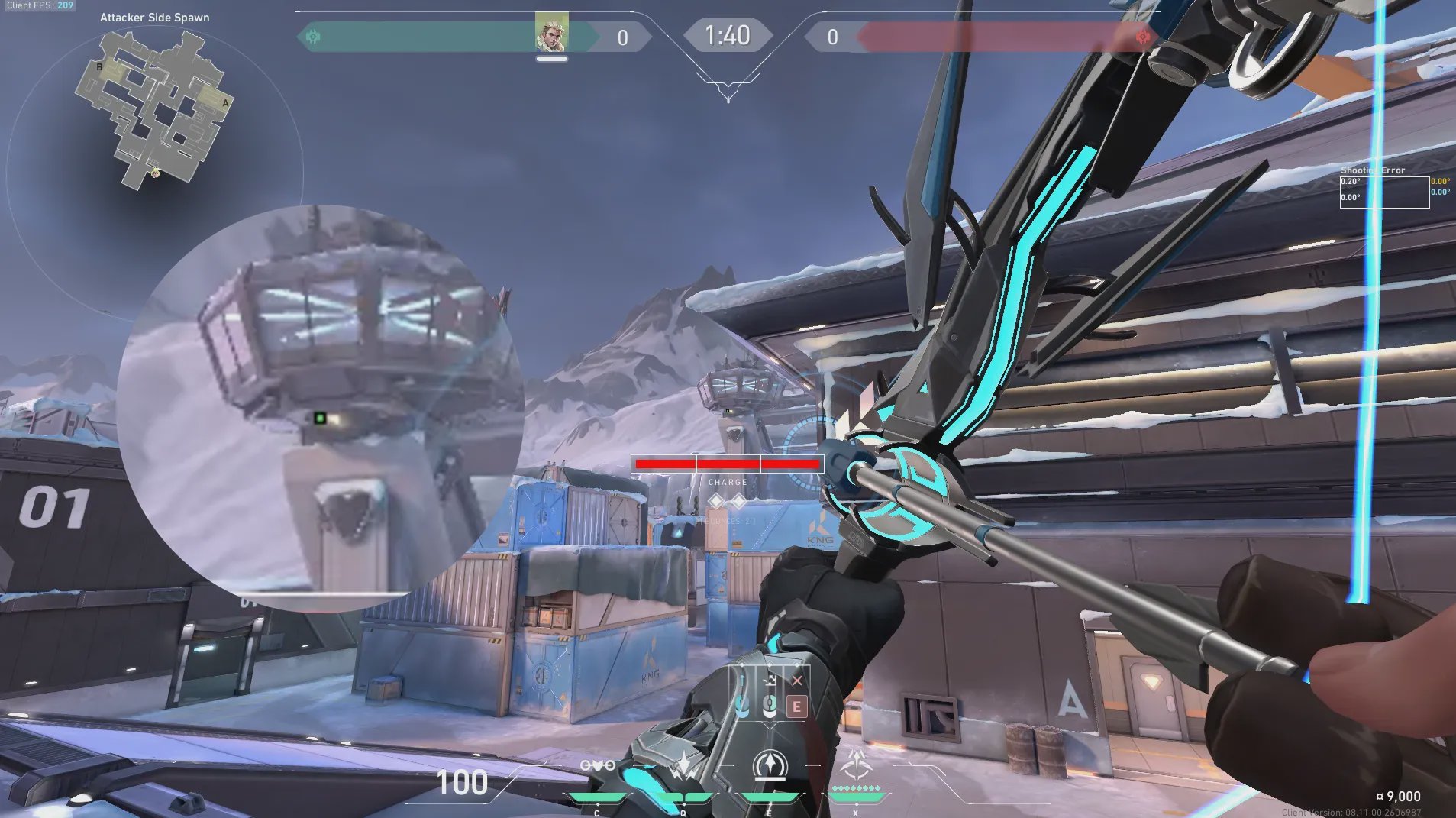Select the Owl Drone ability icon

pos(598,766)
